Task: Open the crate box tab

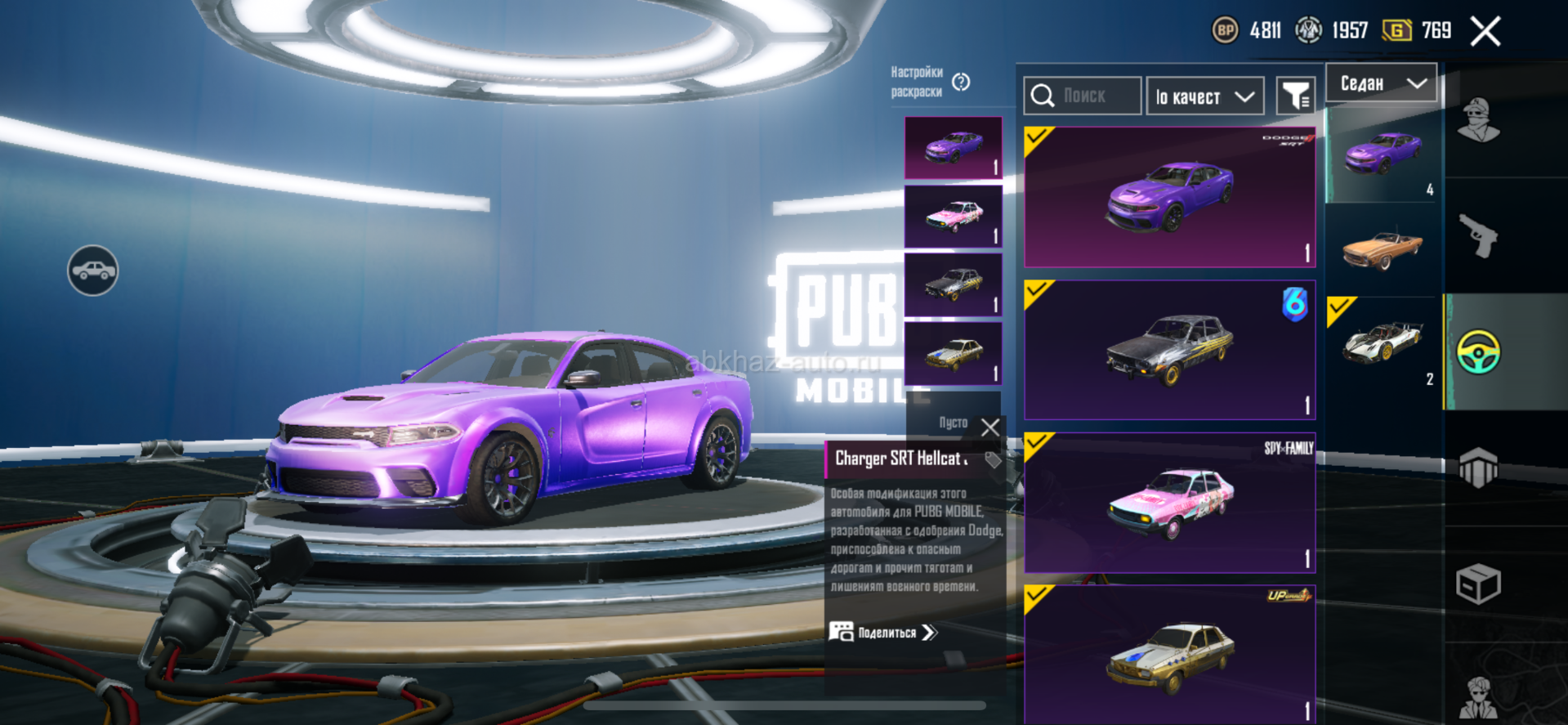Action: point(1479,584)
